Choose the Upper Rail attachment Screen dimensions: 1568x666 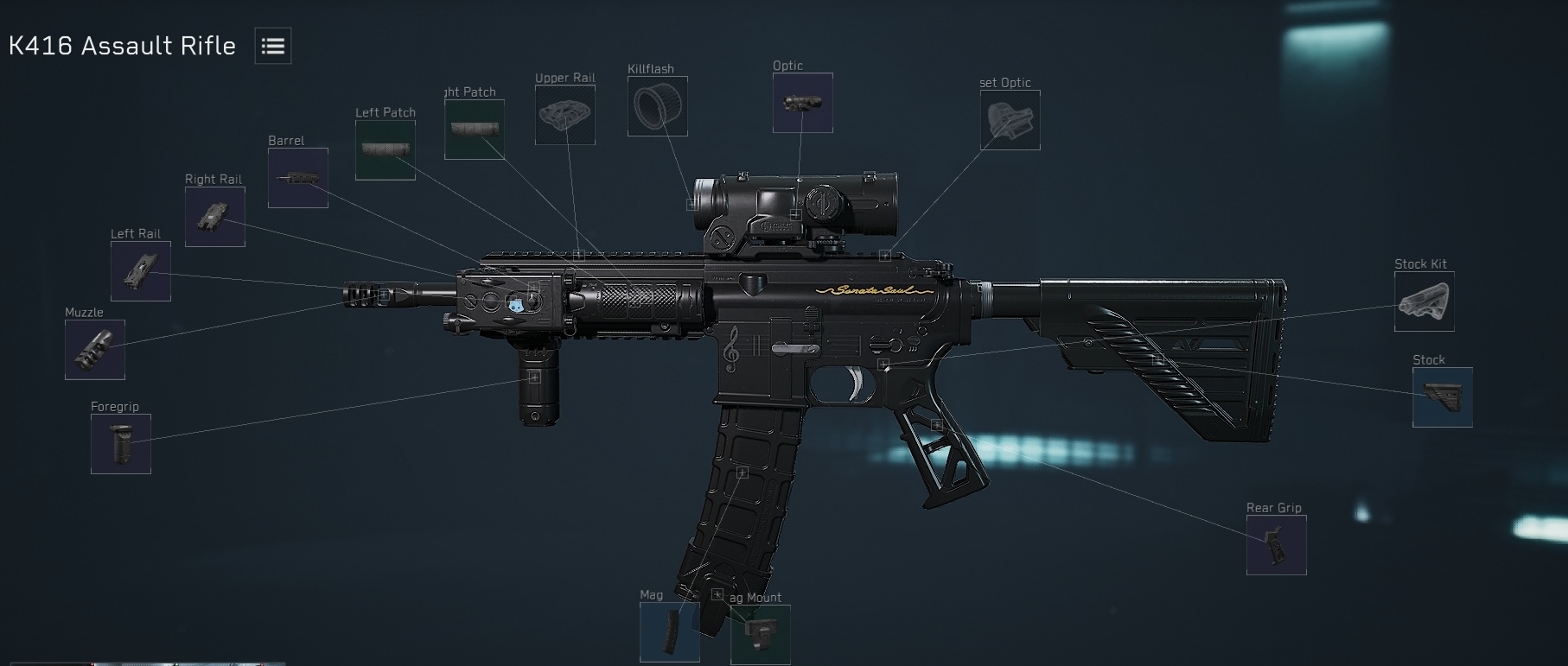566,116
